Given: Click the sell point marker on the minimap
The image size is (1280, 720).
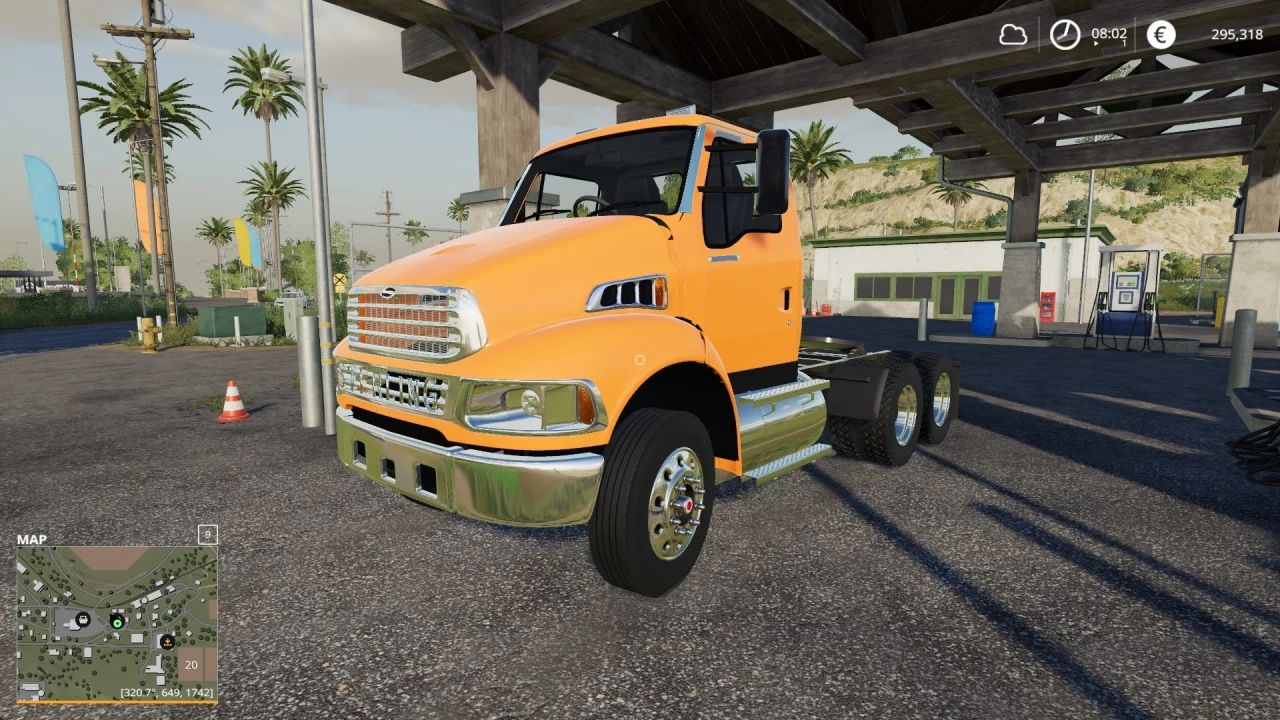Looking at the screenshot, I should tap(168, 641).
